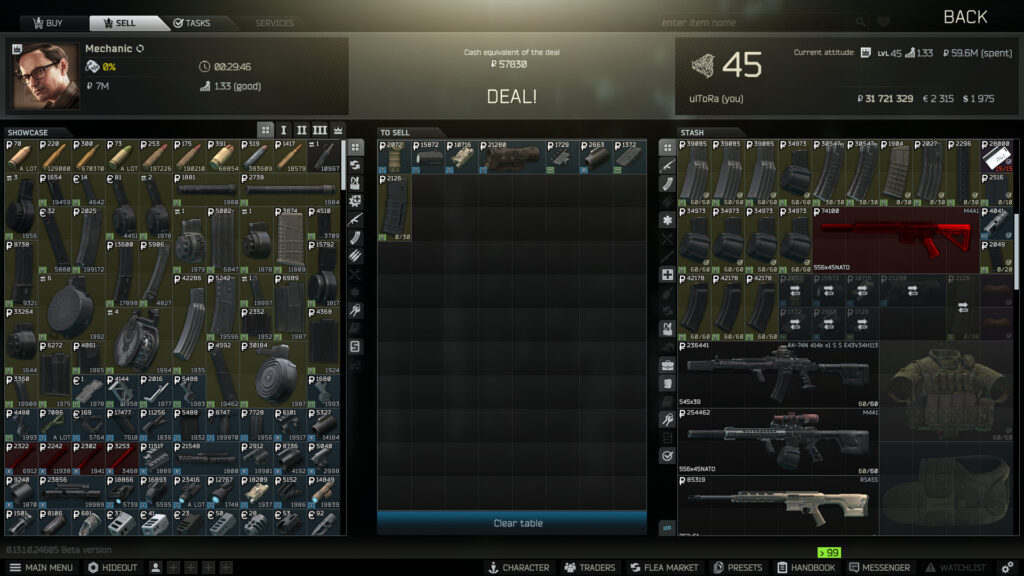Open the TASKS tab
The image size is (1024, 576).
click(x=191, y=23)
